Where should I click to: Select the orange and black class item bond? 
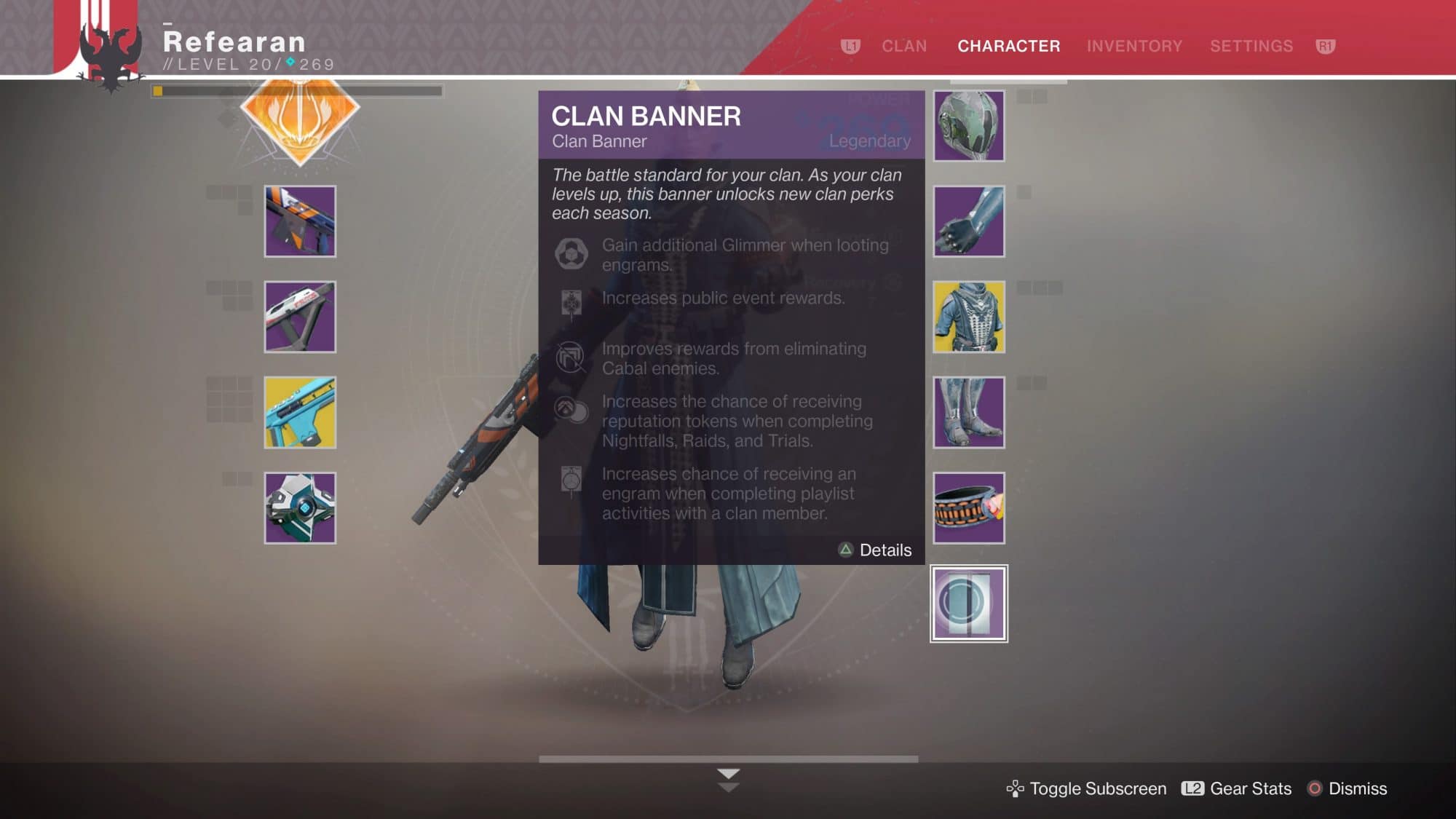[969, 508]
